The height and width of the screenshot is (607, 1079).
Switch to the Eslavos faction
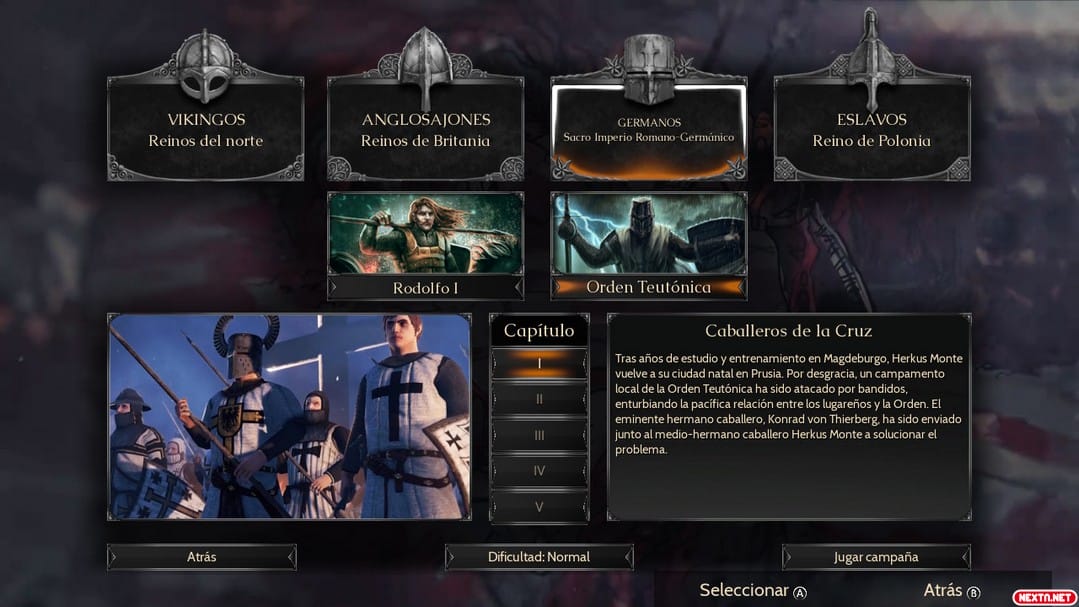(x=871, y=130)
